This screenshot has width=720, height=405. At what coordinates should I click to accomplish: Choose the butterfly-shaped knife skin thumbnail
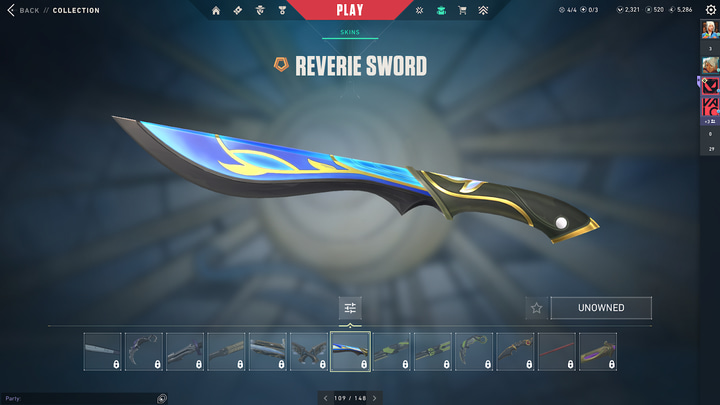coord(309,351)
